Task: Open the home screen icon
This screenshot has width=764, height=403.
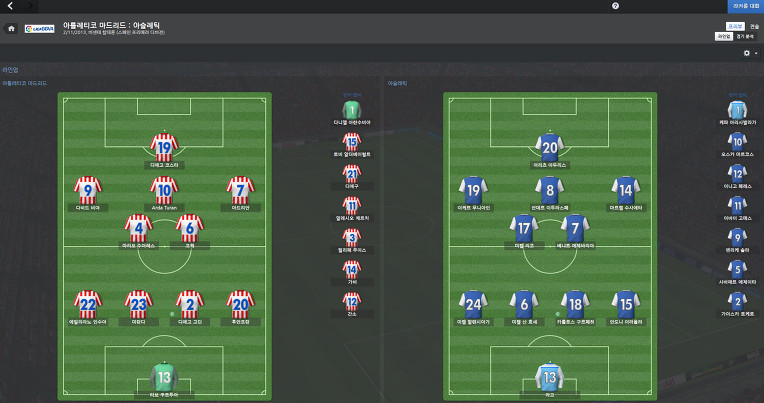Action: (x=11, y=28)
